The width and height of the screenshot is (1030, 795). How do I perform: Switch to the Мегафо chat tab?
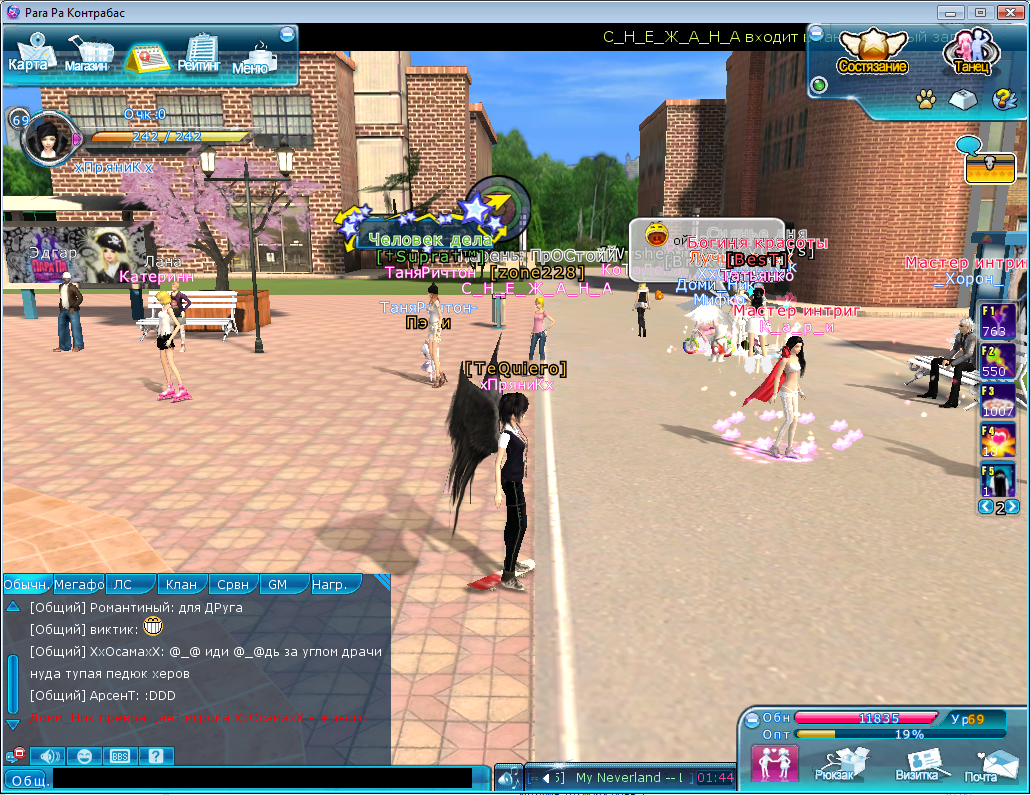click(x=79, y=584)
